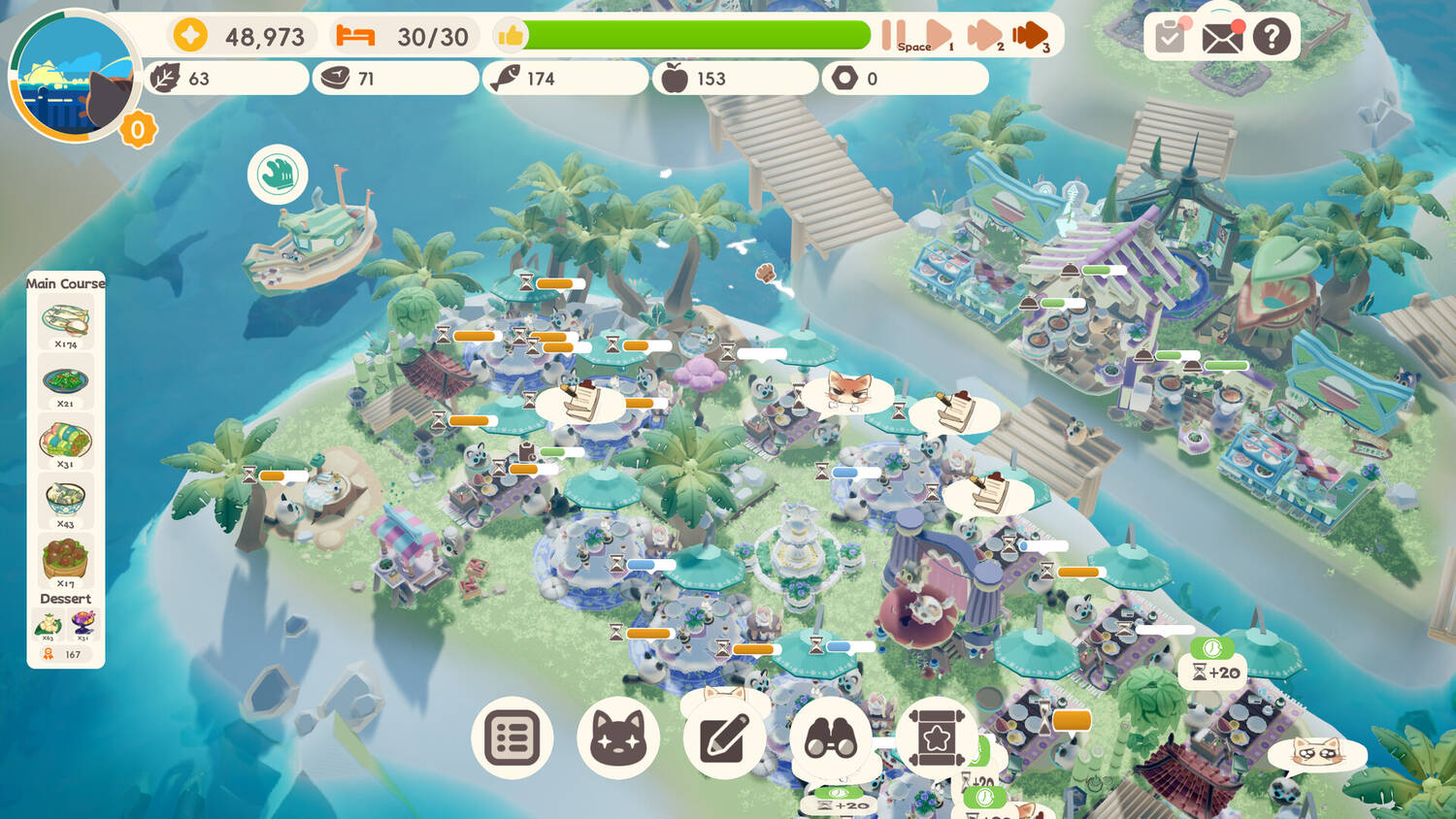The image size is (1456, 819).
Task: Pause the game with the pause button
Action: pyautogui.click(x=893, y=36)
